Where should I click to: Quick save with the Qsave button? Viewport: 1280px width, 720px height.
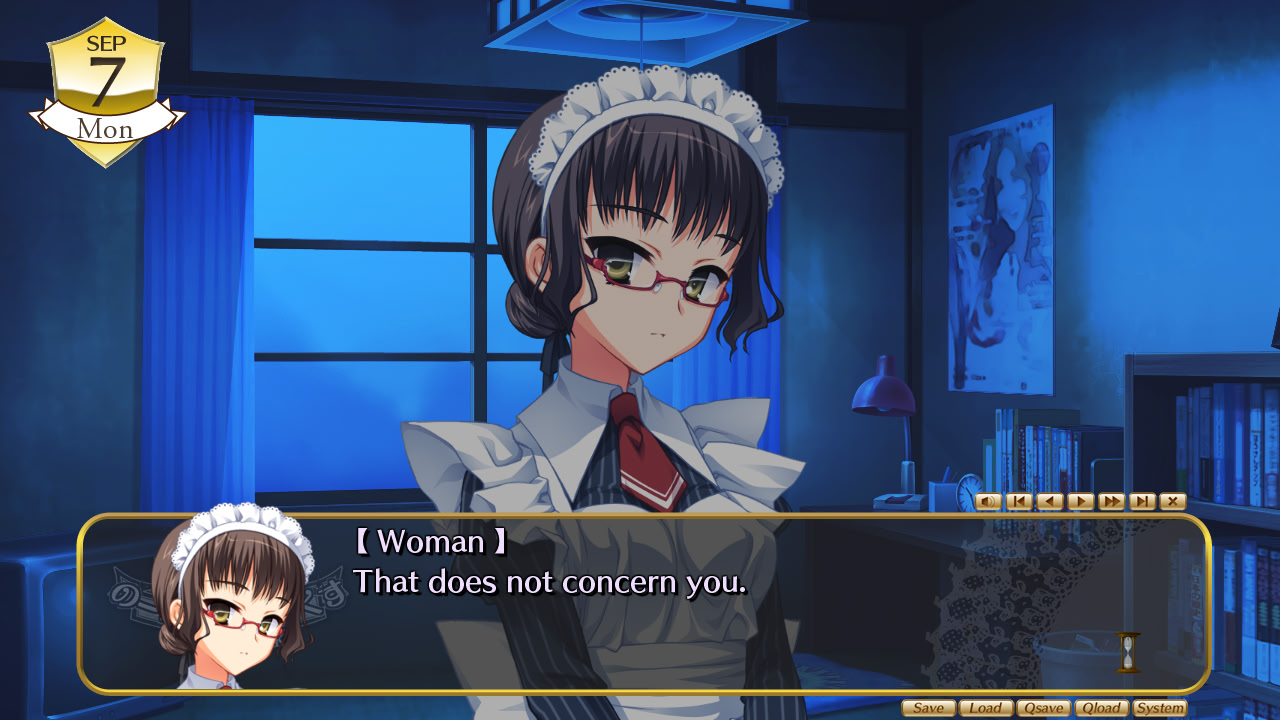click(1043, 708)
